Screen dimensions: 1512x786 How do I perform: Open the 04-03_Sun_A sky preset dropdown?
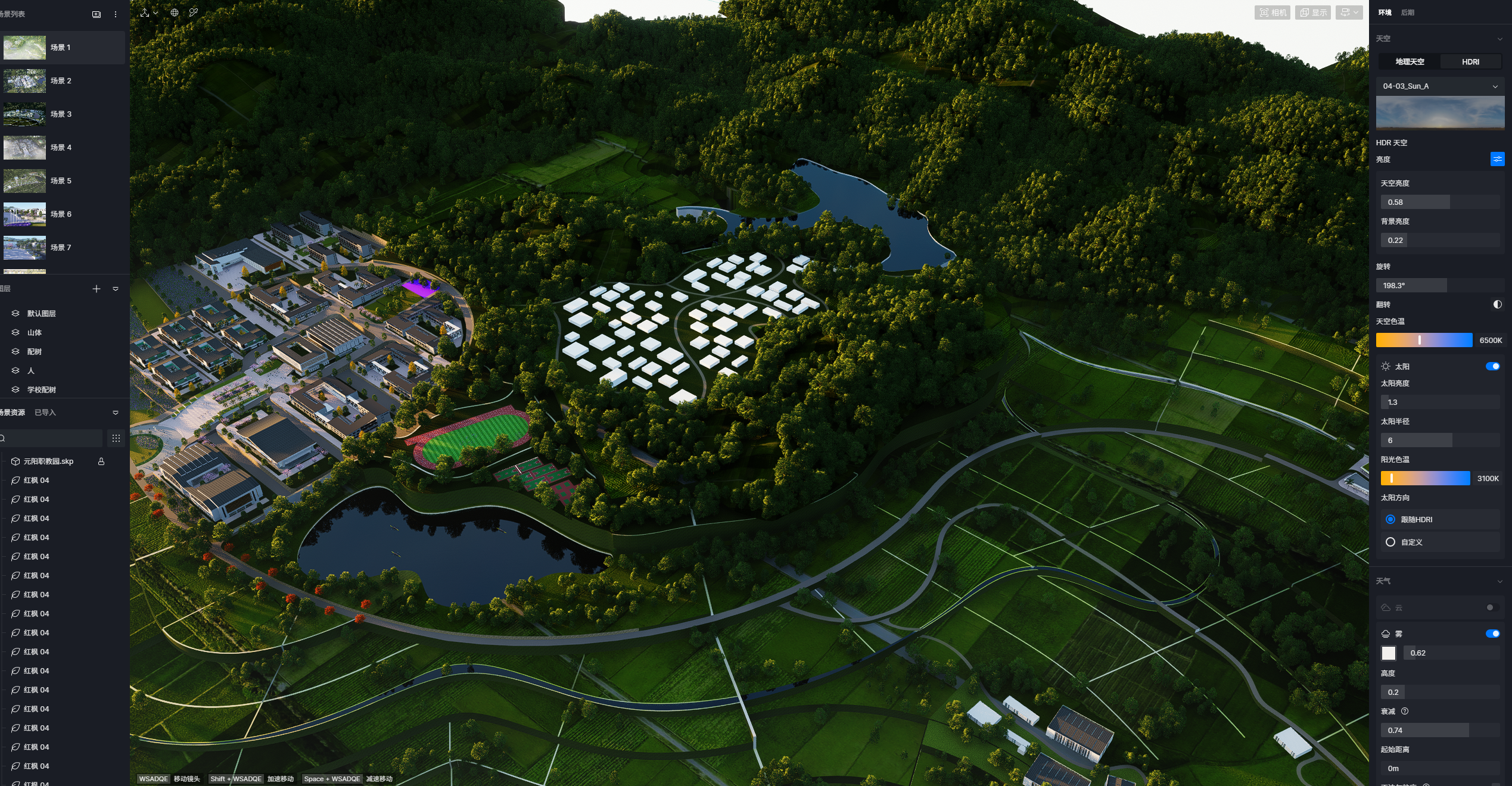(1439, 86)
